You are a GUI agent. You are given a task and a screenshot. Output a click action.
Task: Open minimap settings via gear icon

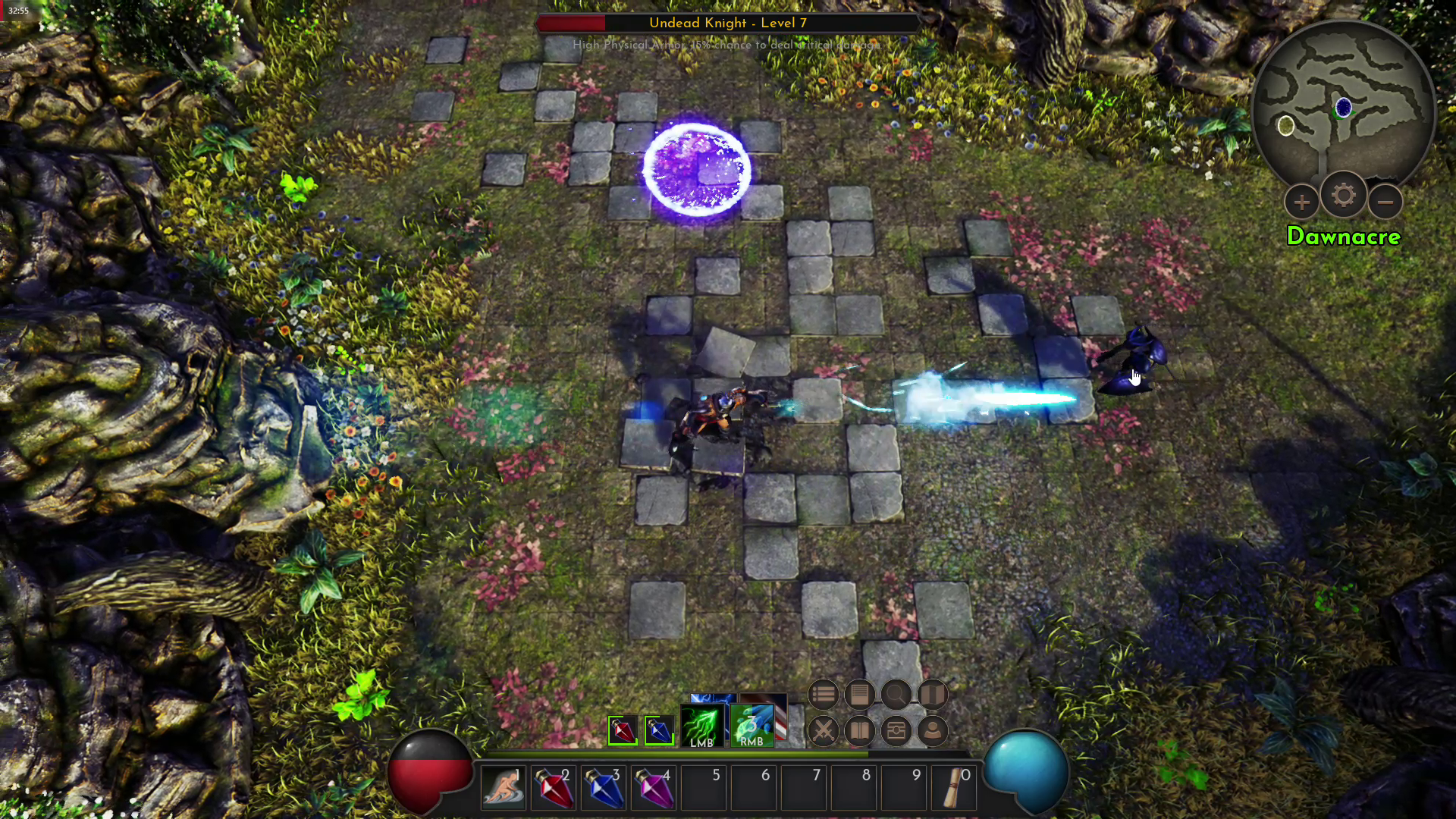coord(1343,196)
